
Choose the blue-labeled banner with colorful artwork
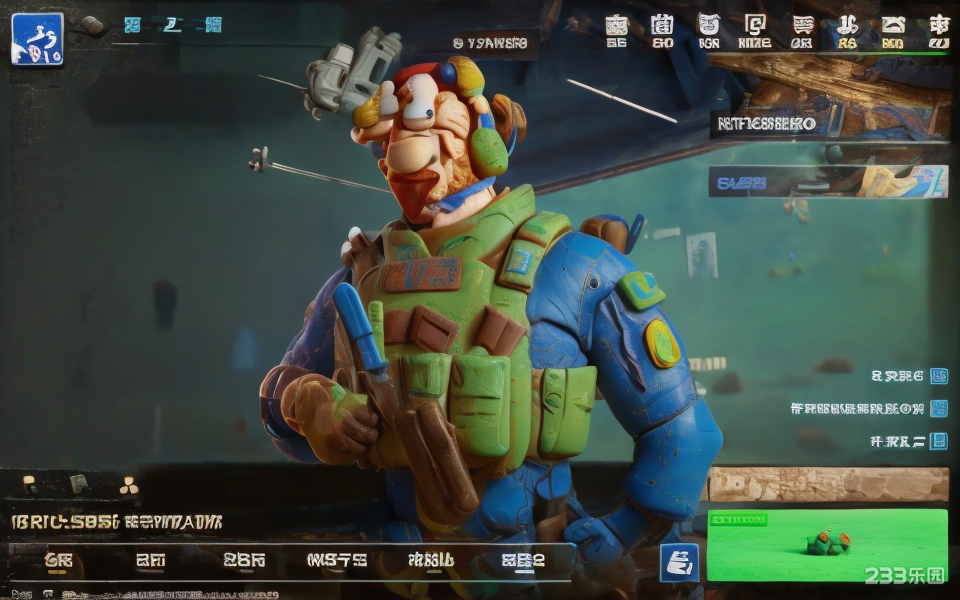[x=828, y=182]
